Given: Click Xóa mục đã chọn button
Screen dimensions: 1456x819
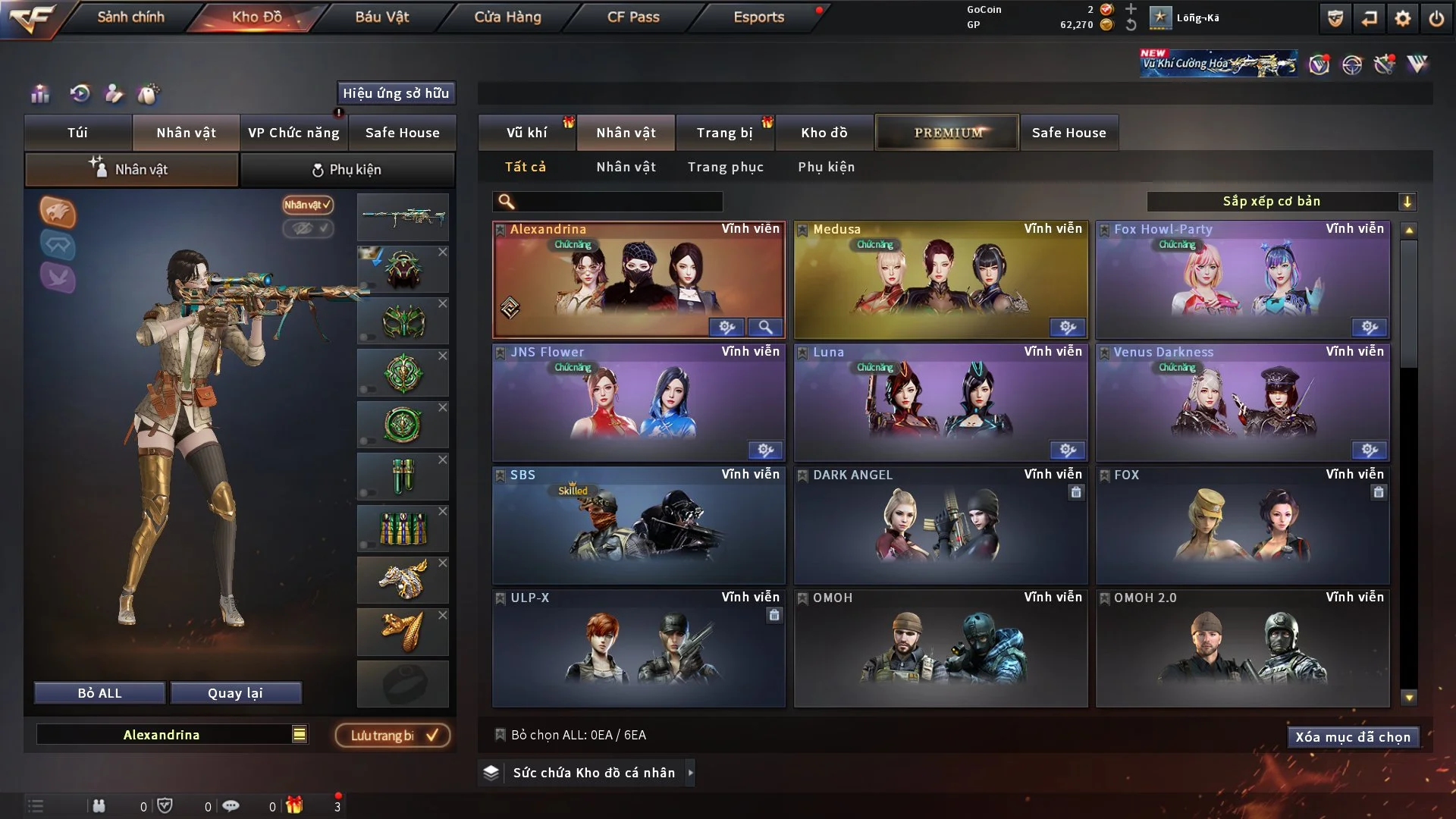Looking at the screenshot, I should [1352, 737].
